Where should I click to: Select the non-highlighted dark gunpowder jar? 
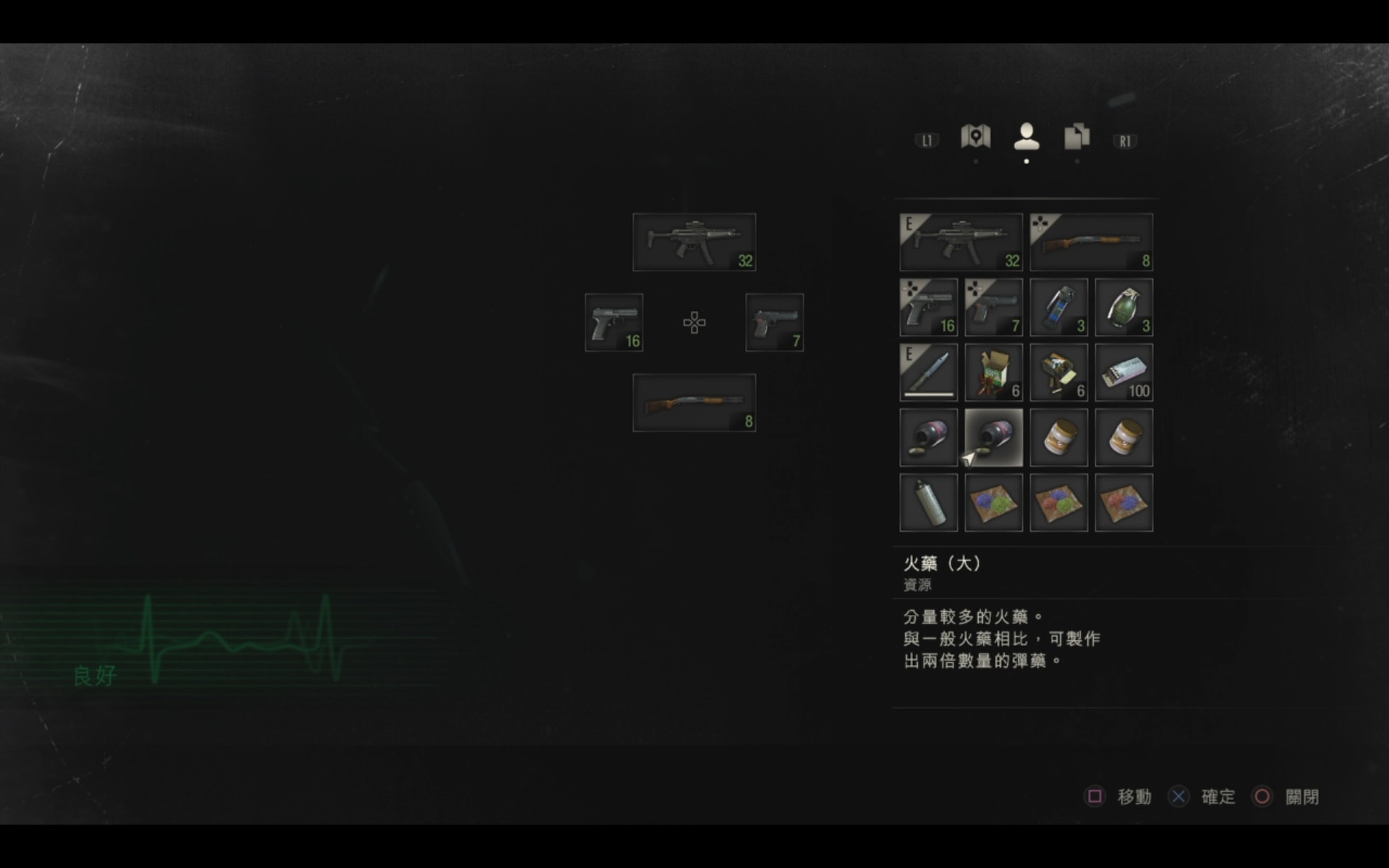coord(928,438)
